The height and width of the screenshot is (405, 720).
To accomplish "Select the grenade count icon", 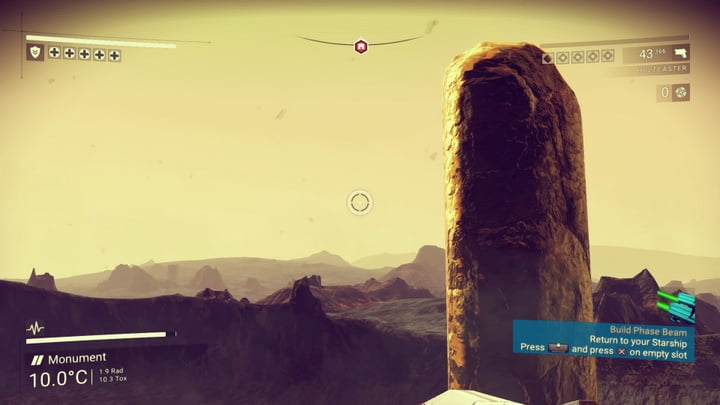I will tap(680, 93).
